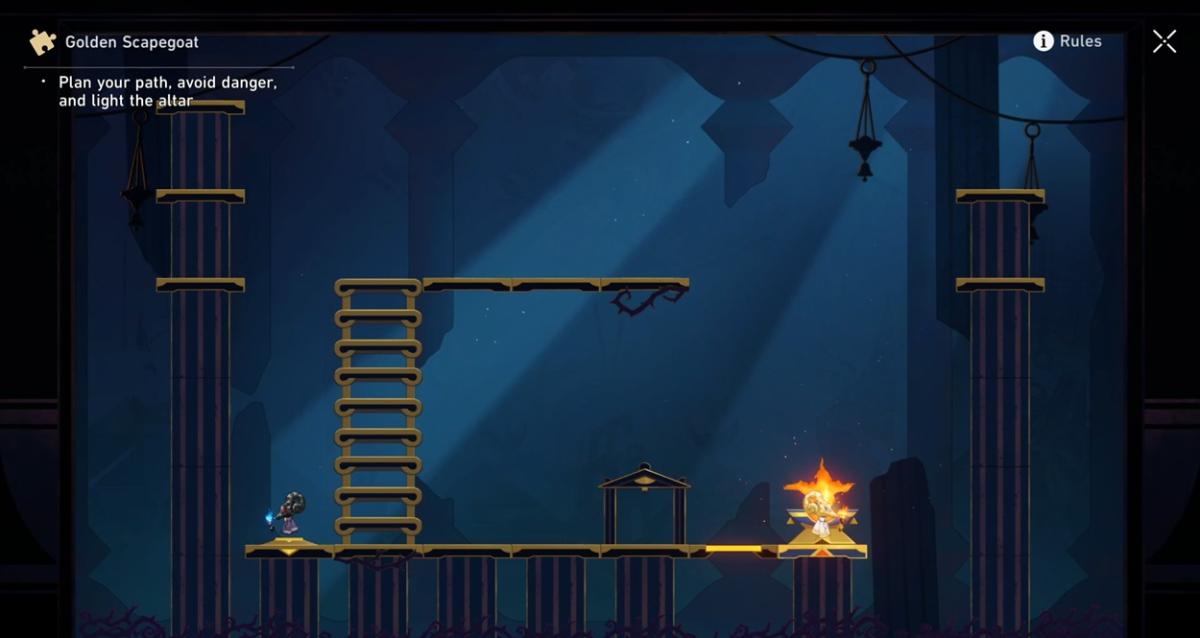
Task: Close the puzzle with the X button
Action: pyautogui.click(x=1164, y=41)
